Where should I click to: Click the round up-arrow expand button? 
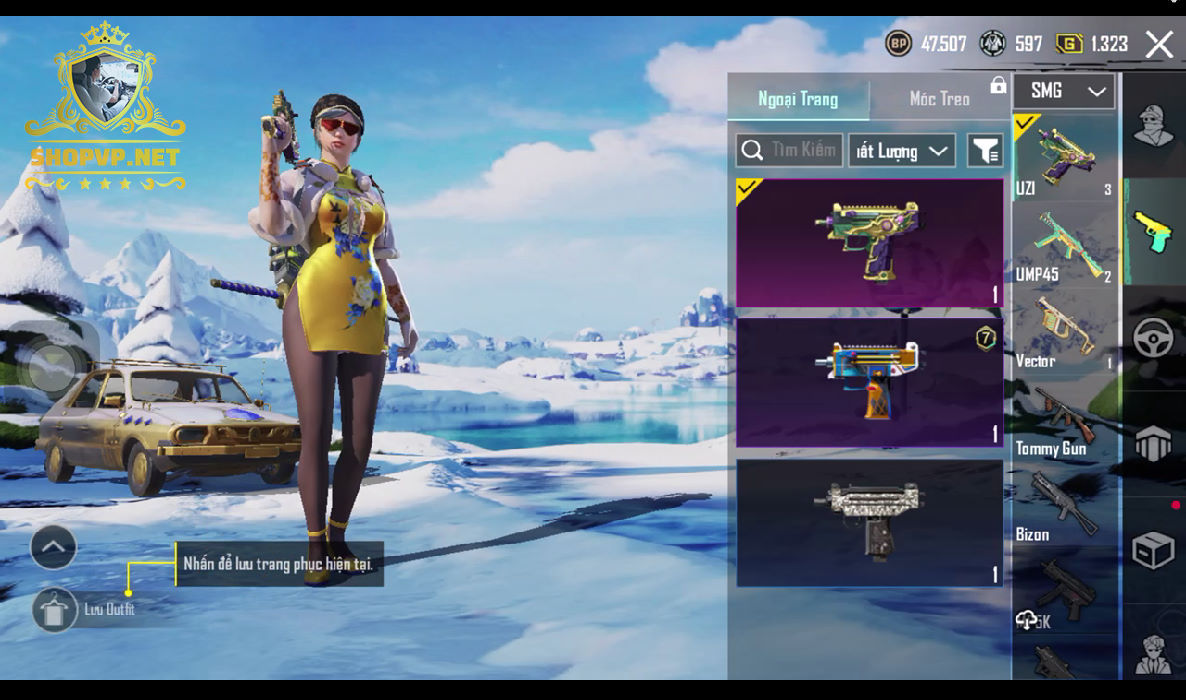[x=54, y=547]
